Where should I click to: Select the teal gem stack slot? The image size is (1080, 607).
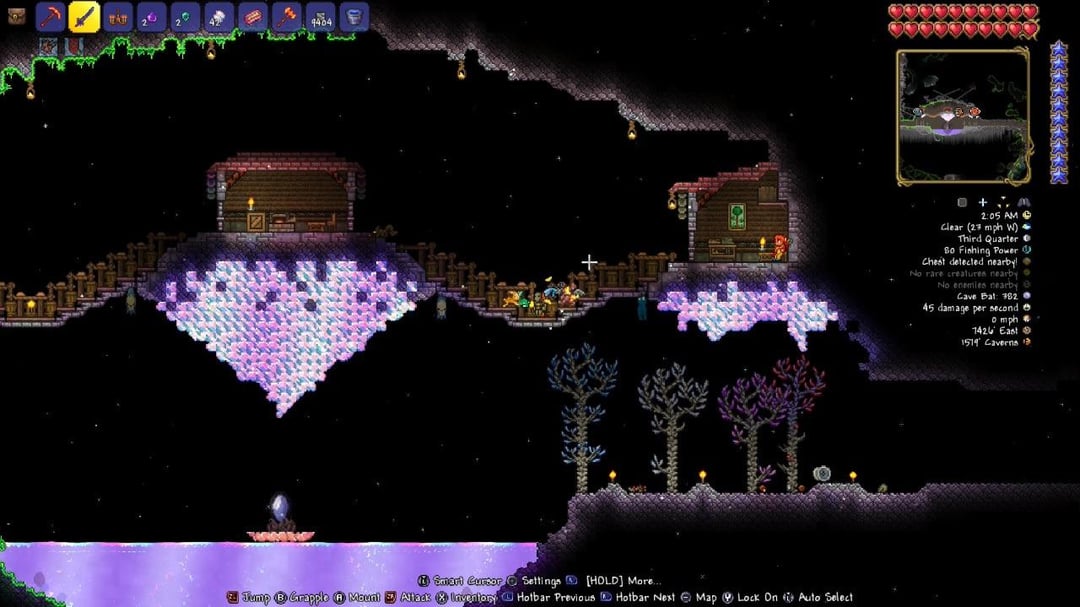(186, 17)
